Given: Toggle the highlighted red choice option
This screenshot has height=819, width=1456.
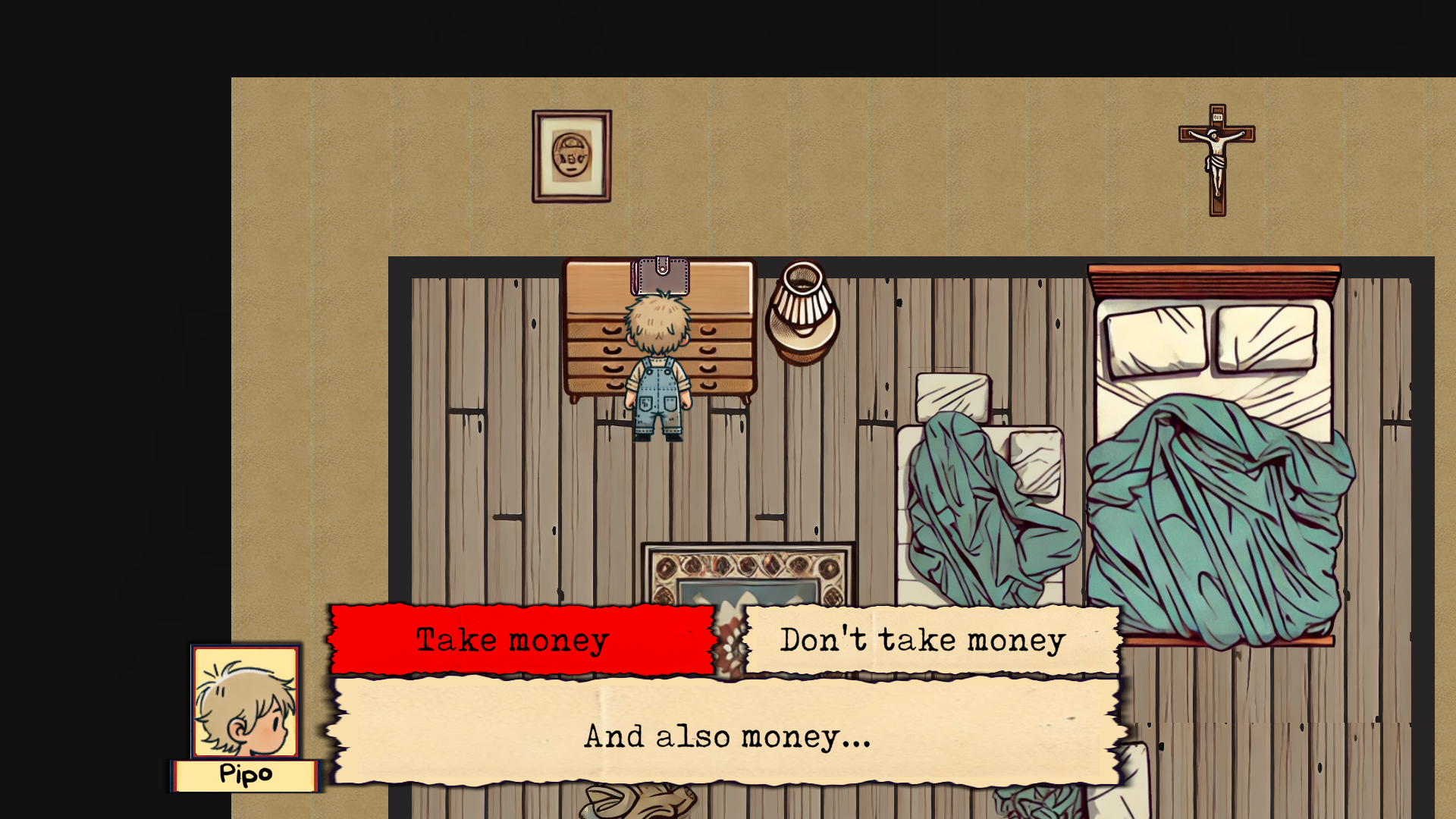Looking at the screenshot, I should 522,639.
